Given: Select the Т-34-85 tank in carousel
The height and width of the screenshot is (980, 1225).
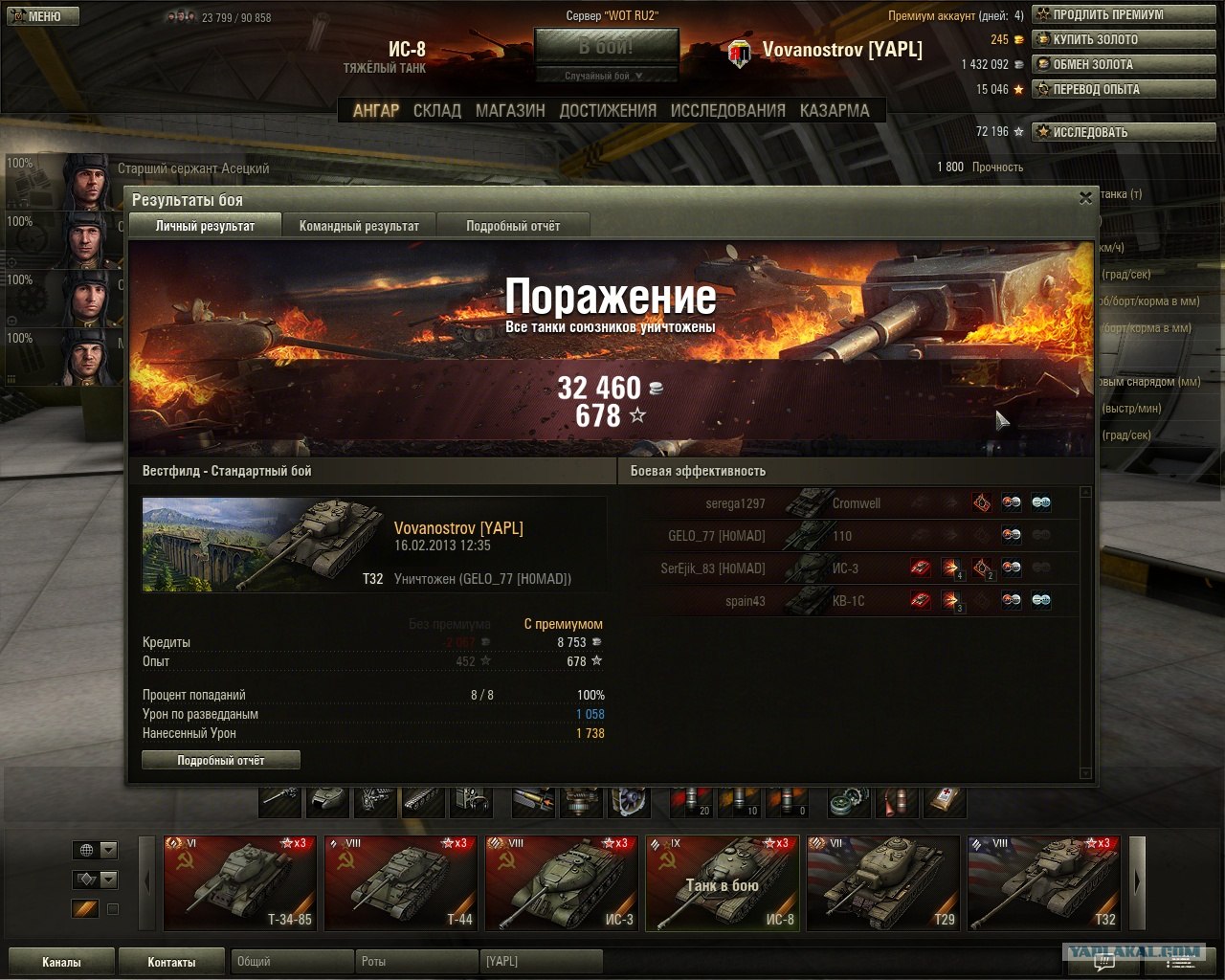Looking at the screenshot, I should 239,883.
